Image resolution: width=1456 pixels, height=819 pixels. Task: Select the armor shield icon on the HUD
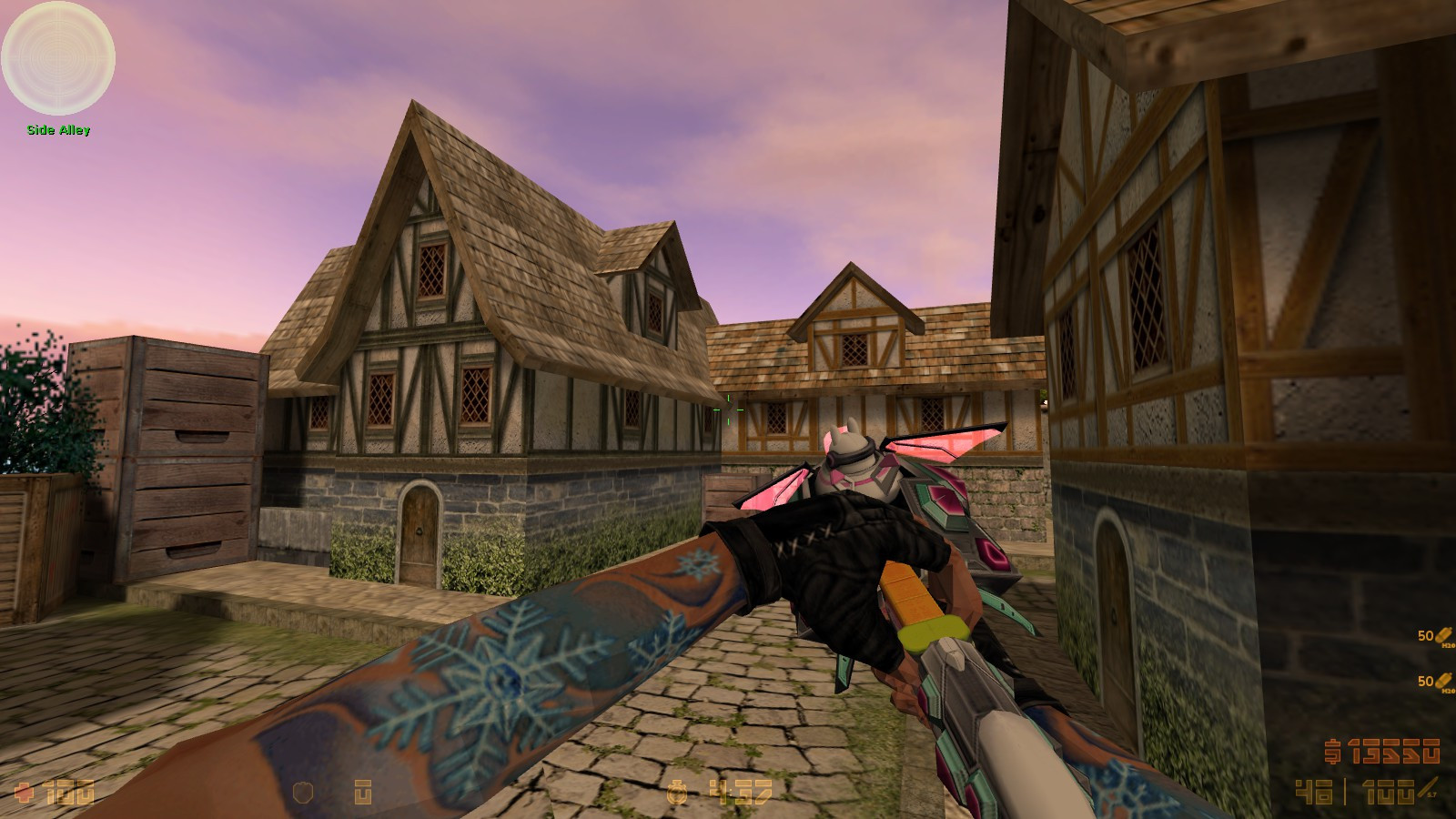(x=304, y=791)
